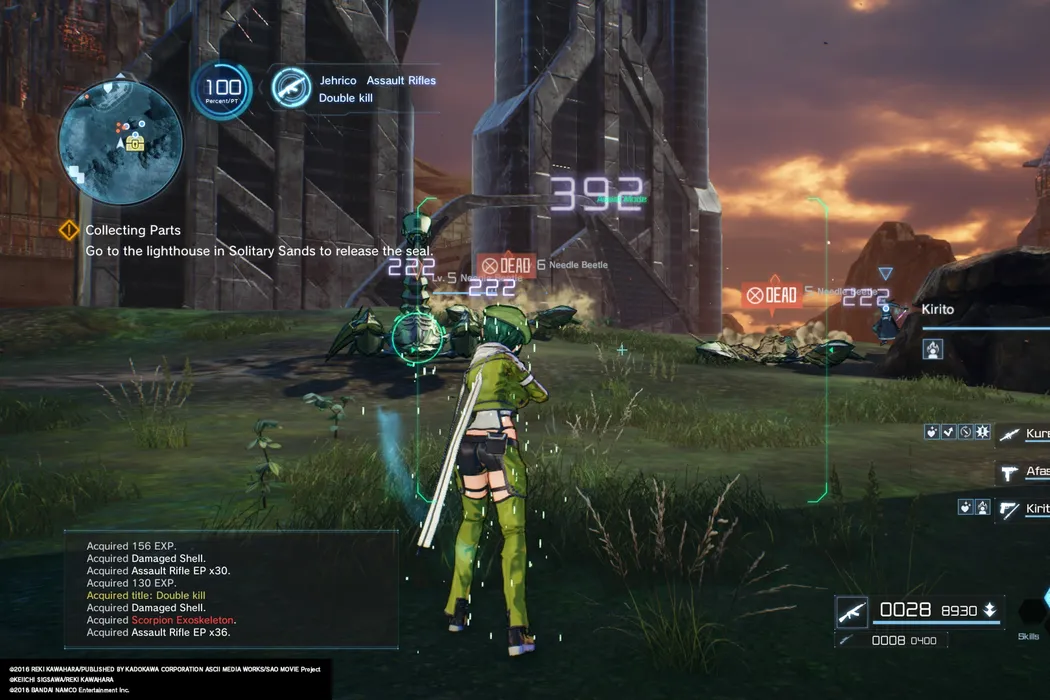Image resolution: width=1050 pixels, height=700 pixels.
Task: Open the Skills hexagon panel
Action: pyautogui.click(x=1030, y=613)
